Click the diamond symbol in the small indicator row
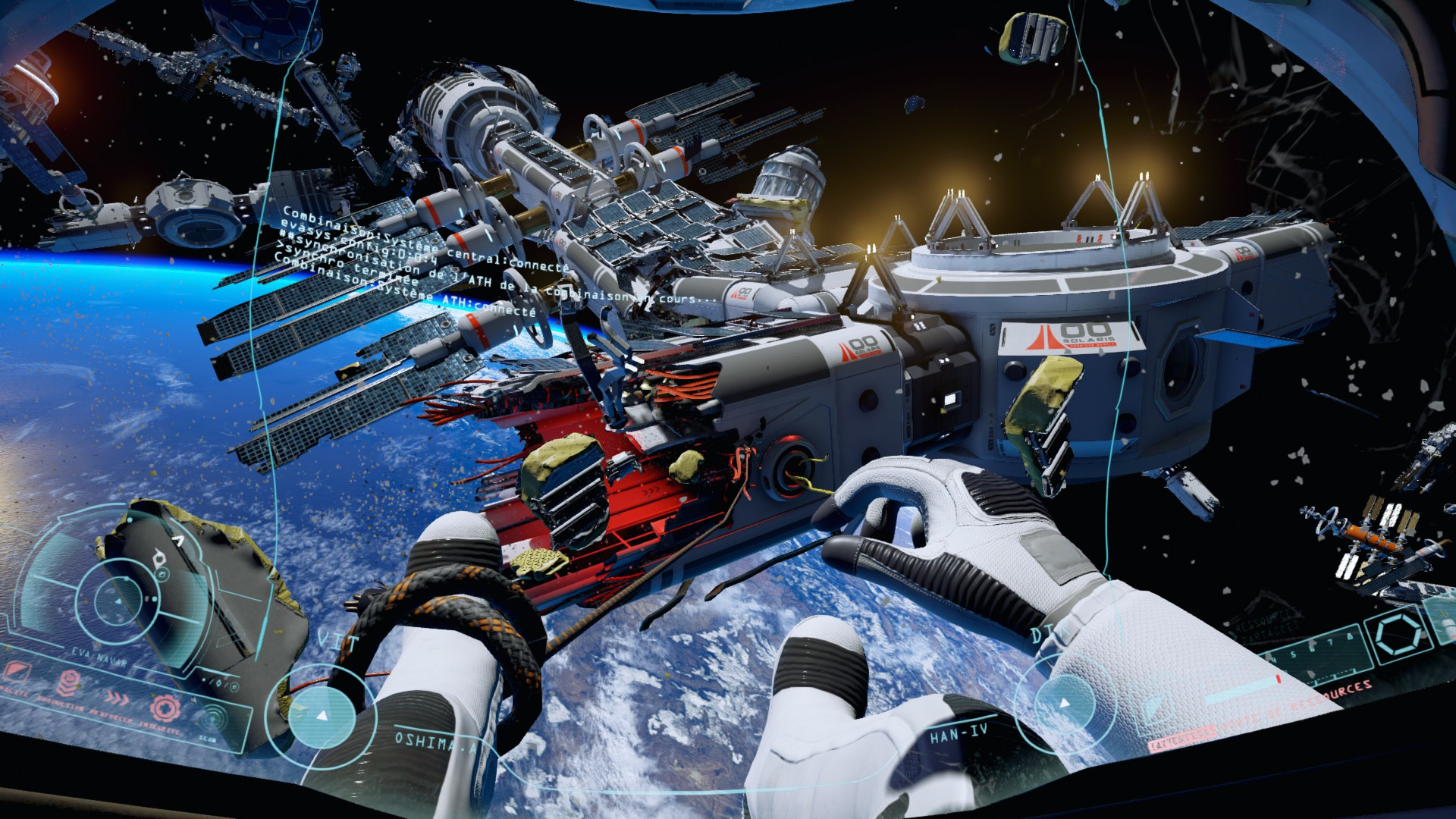 point(218,685)
